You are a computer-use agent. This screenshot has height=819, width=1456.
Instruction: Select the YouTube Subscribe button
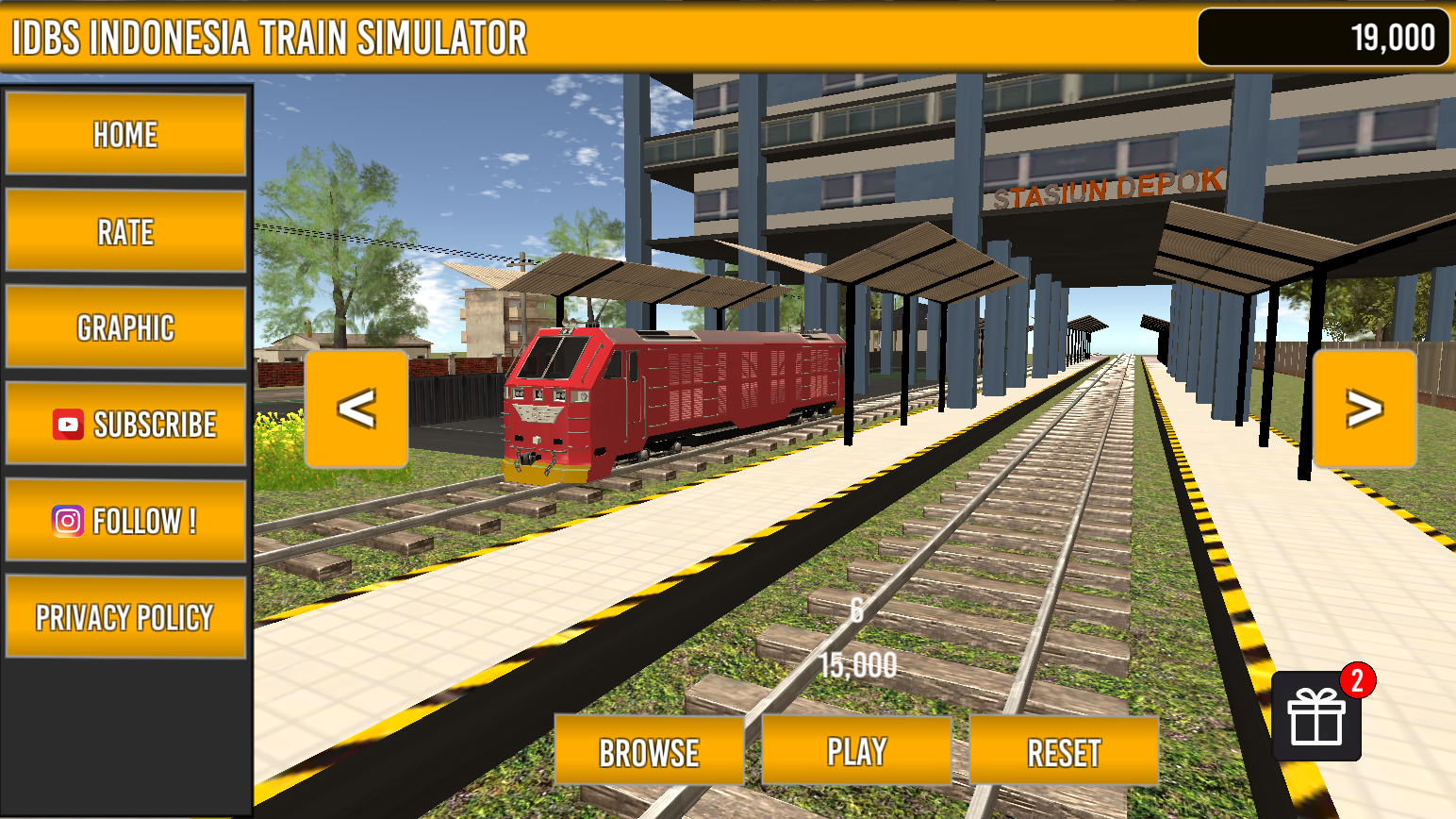(125, 424)
